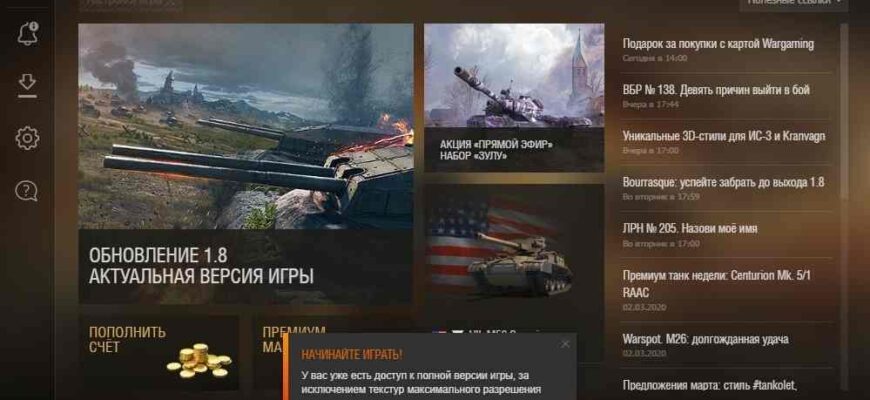Open news on 3D styles for ИС-3
The width and height of the screenshot is (870, 400).
[723, 136]
